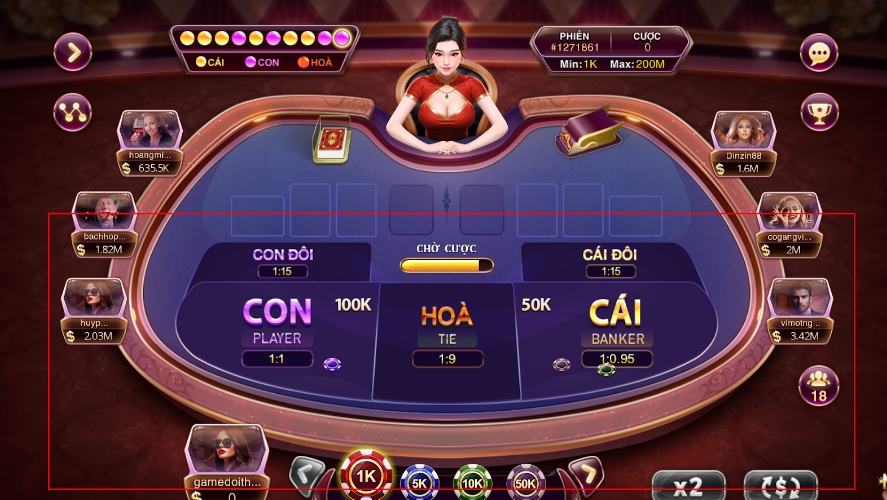Select the 5K blue chip

click(x=420, y=484)
